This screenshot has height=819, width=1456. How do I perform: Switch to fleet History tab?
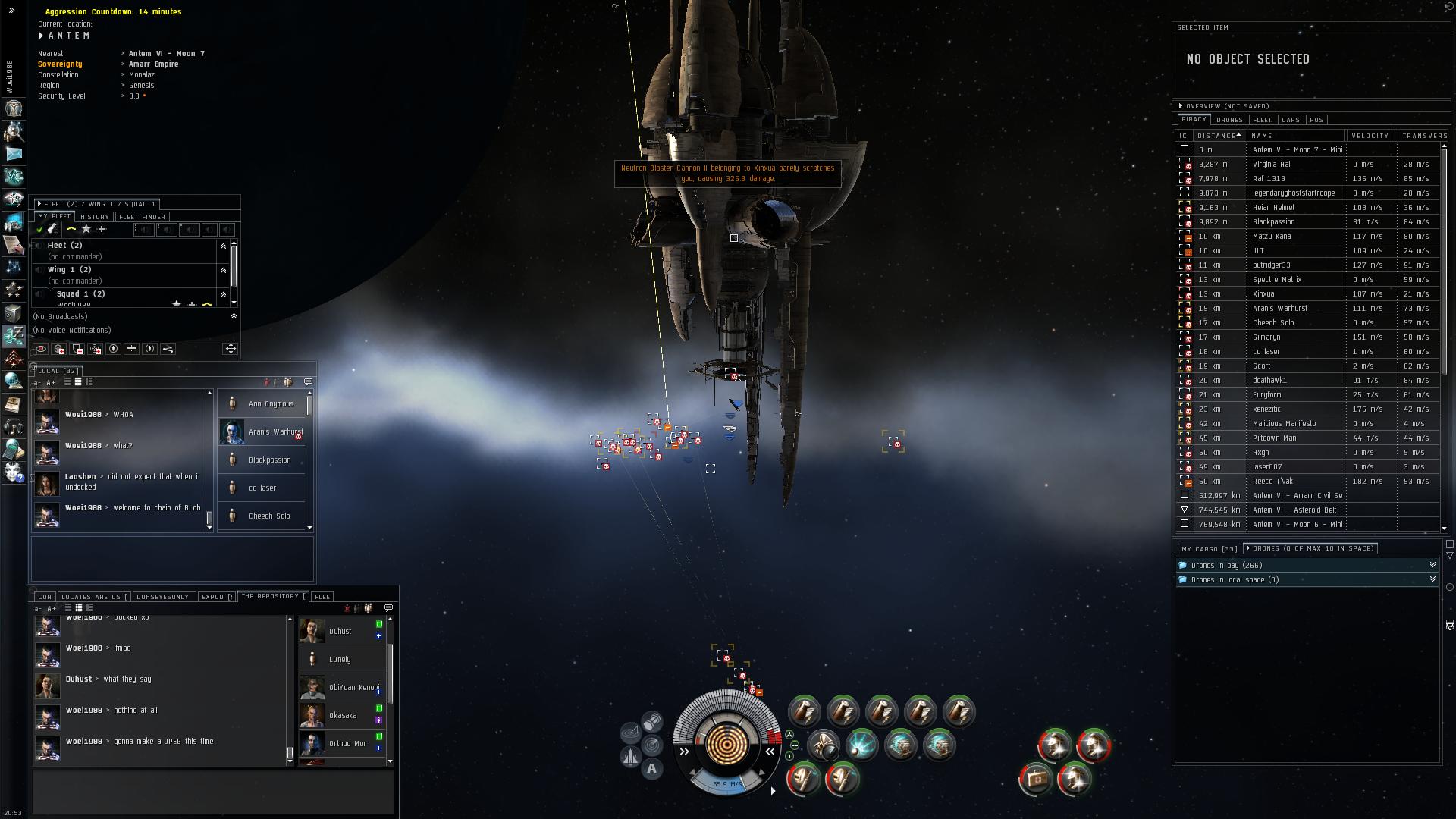point(95,217)
